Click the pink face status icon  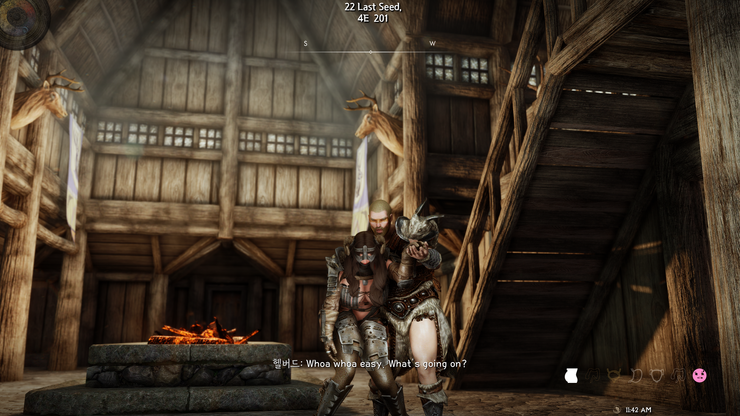coord(700,375)
